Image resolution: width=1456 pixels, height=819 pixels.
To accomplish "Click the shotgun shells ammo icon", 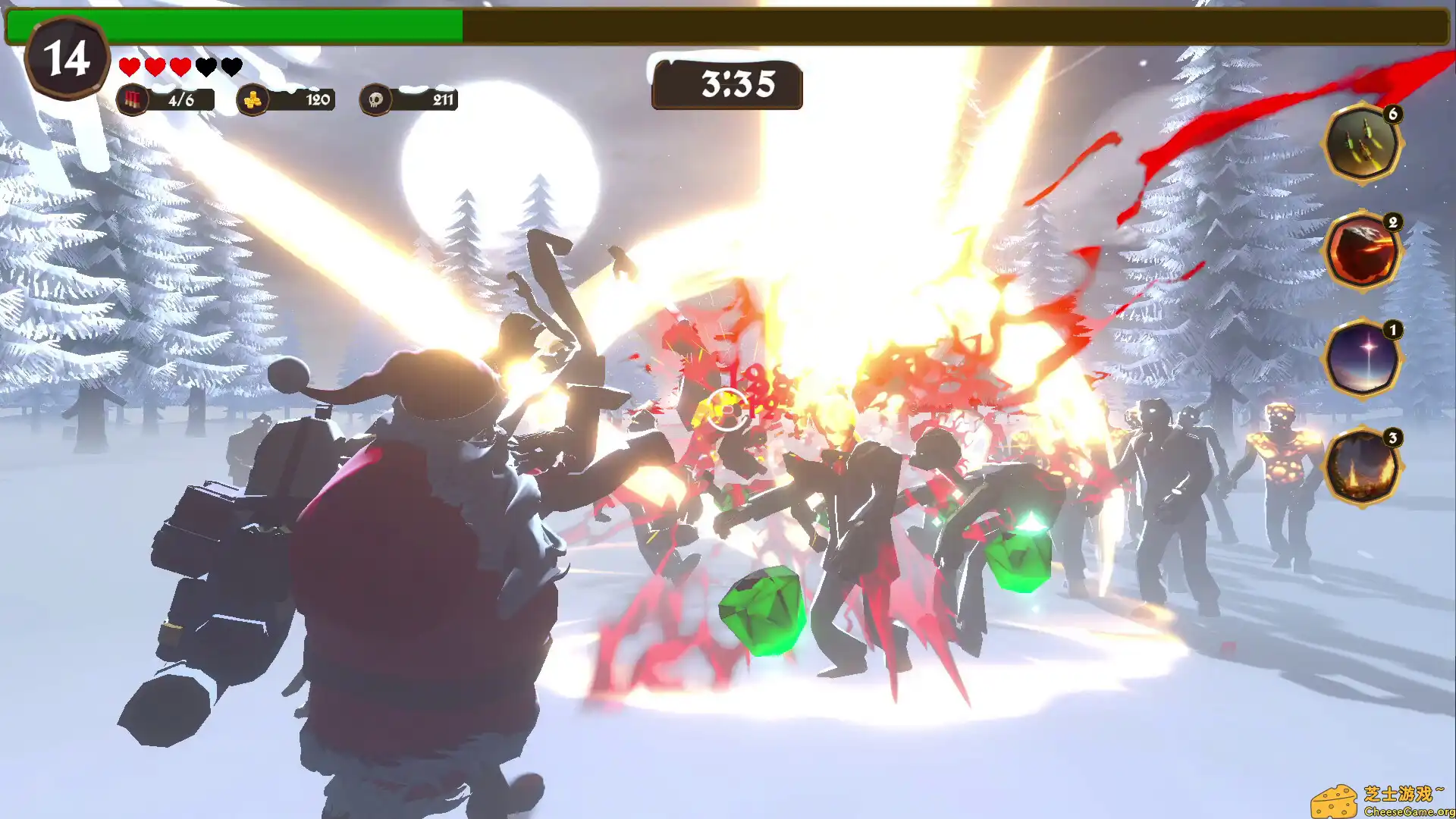I will click(133, 99).
